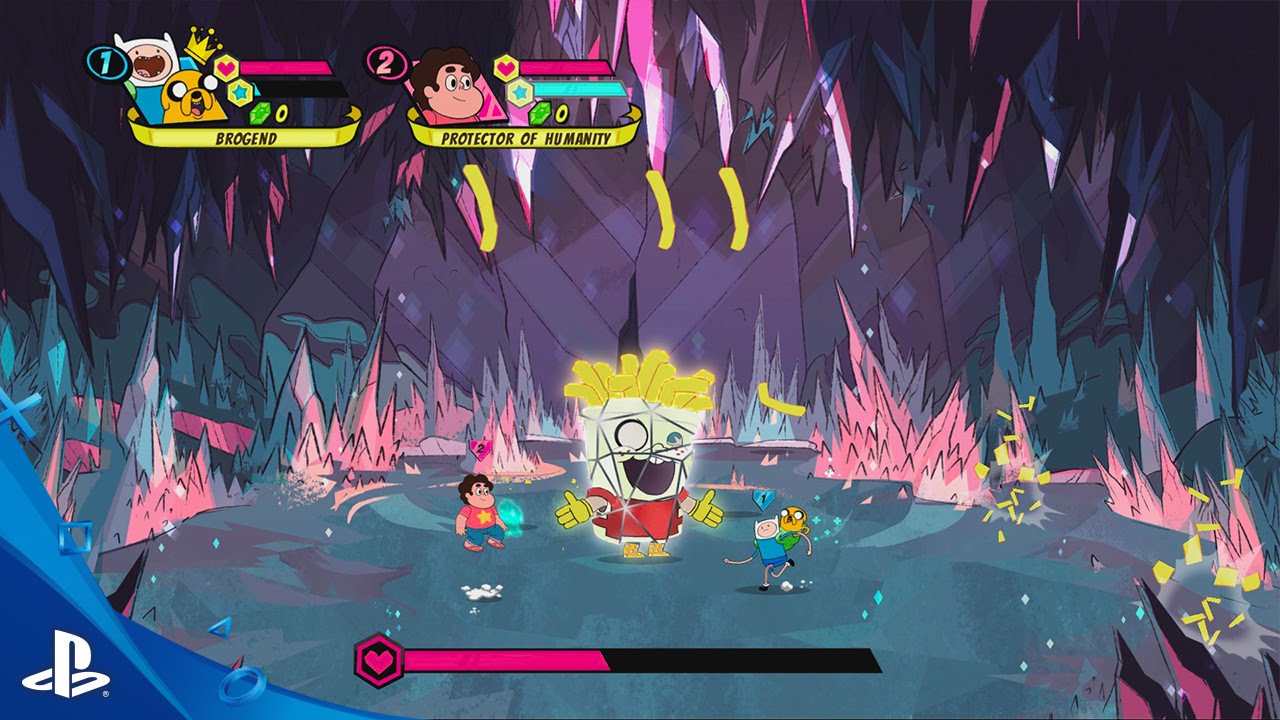Viewport: 1280px width, 720px height.
Task: Click the BROGEND title banner
Action: (247, 135)
